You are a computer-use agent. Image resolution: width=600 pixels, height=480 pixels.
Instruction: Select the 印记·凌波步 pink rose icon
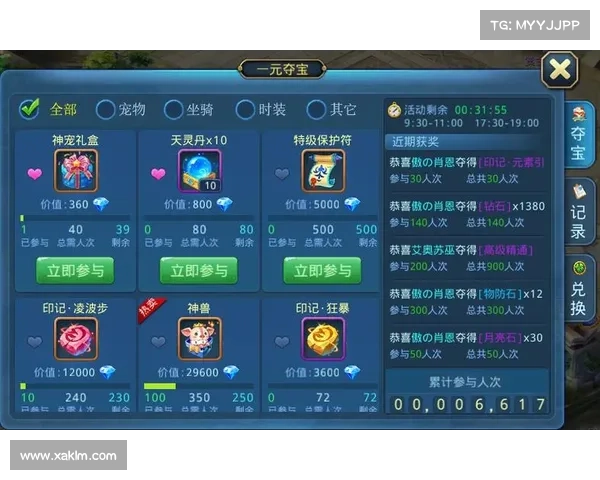point(76,339)
